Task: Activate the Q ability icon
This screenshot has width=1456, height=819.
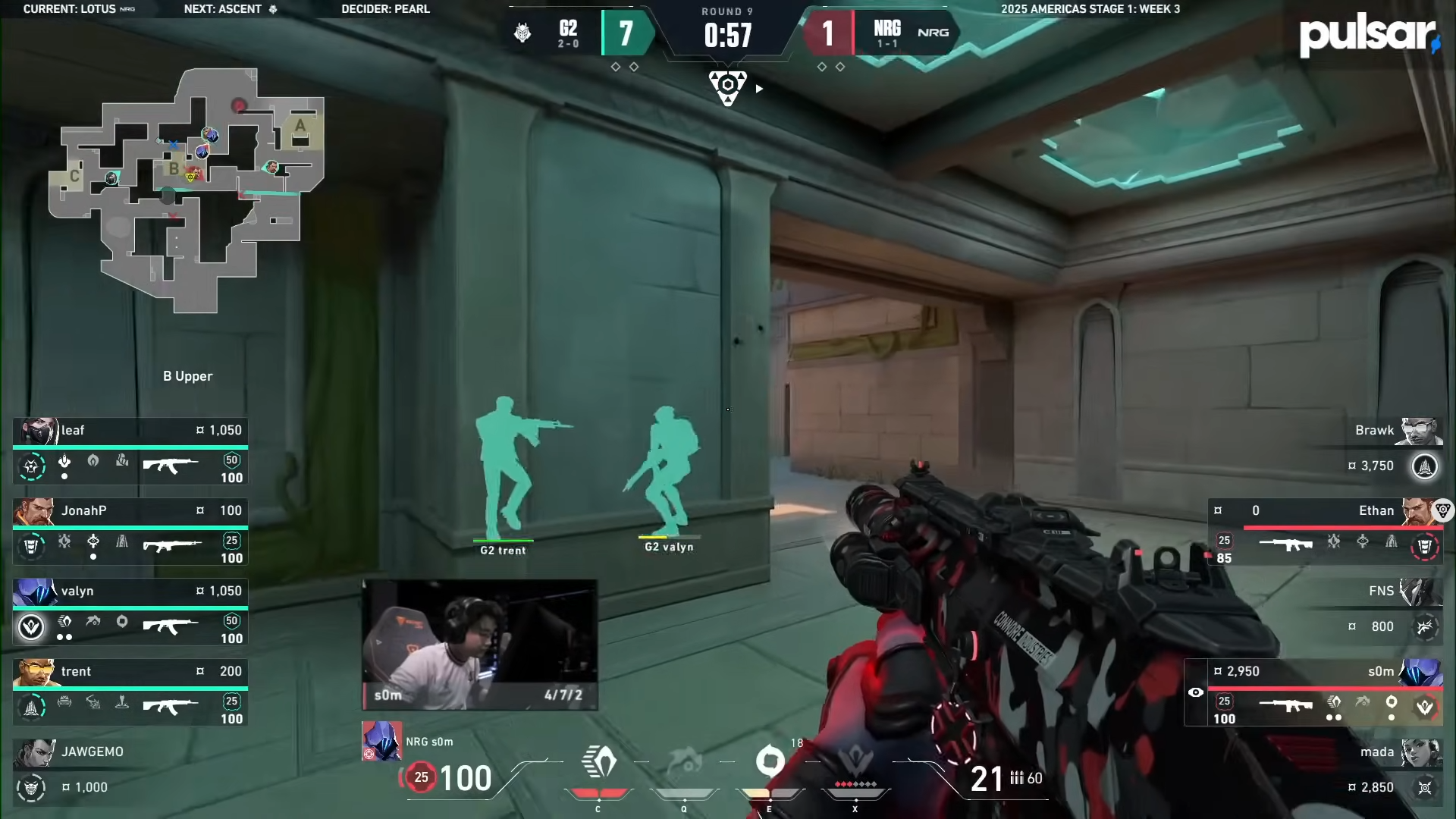Action: (684, 763)
